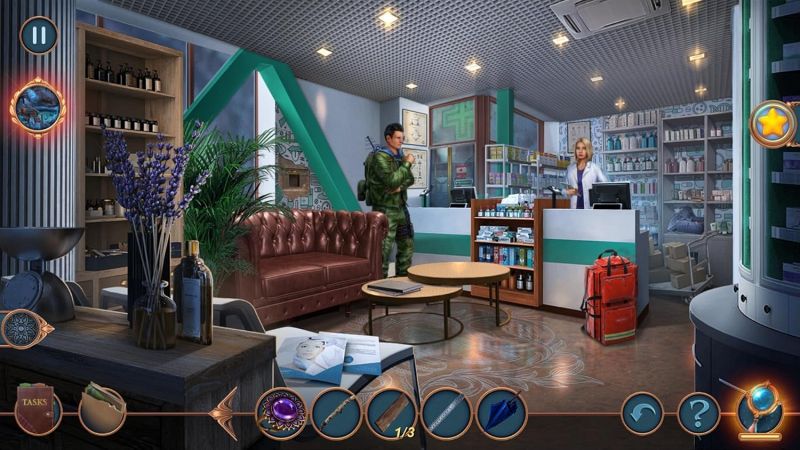Click the curved back arrow button
Screen dimensions: 800x450
click(643, 412)
